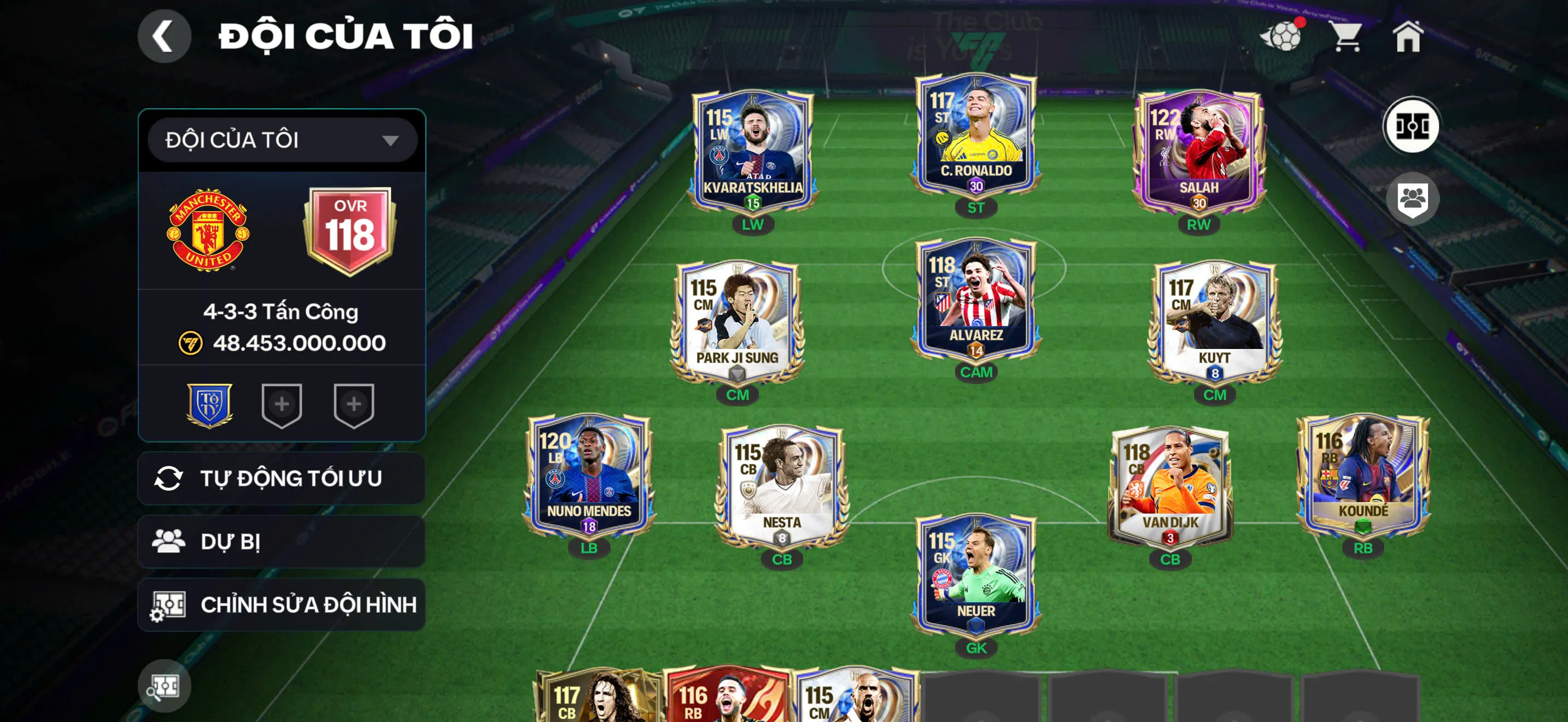Go back using the arrow button
This screenshot has height=722, width=1568.
(163, 36)
